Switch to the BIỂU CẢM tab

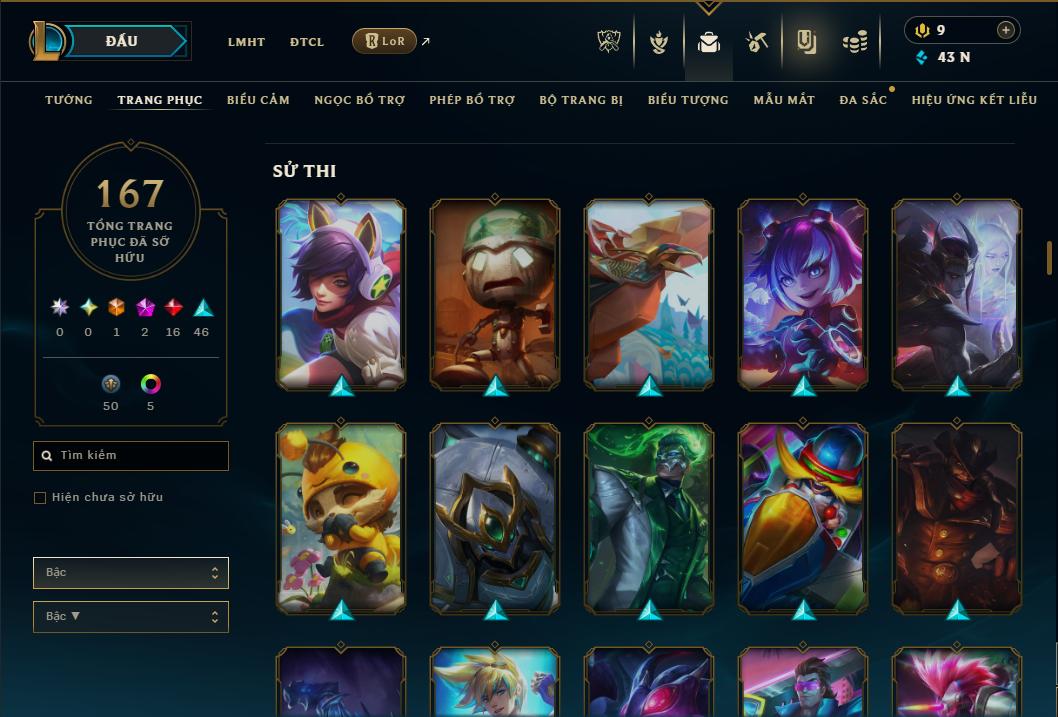[x=258, y=100]
